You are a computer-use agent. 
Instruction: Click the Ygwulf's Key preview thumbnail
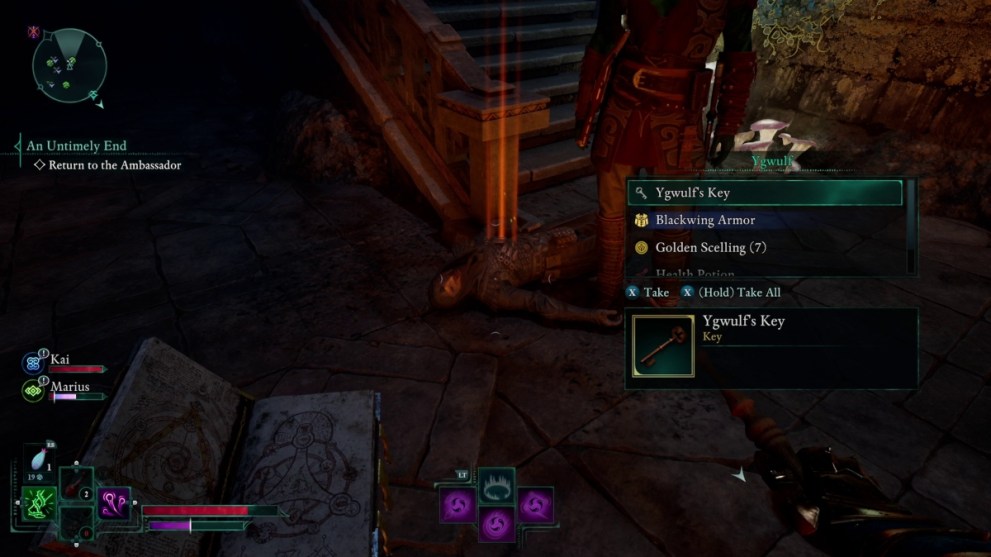pyautogui.click(x=662, y=347)
